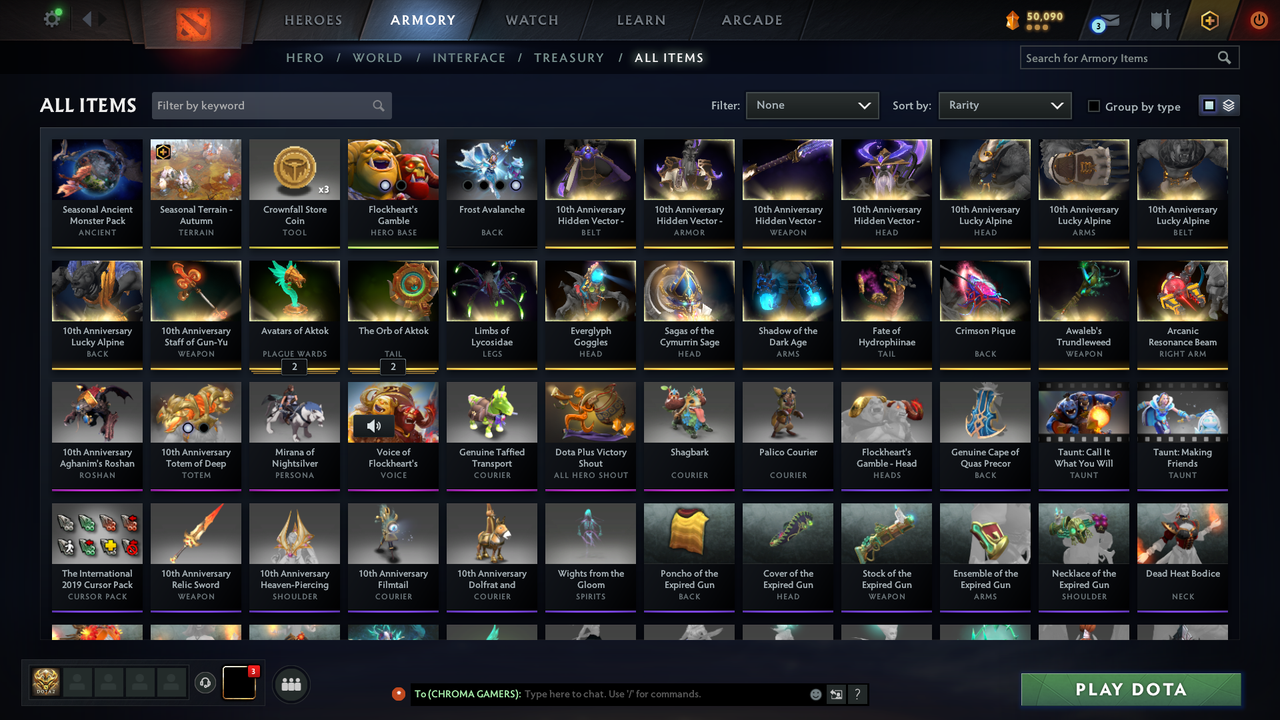
Task: Enable the Group by type checkbox
Action: (x=1094, y=106)
